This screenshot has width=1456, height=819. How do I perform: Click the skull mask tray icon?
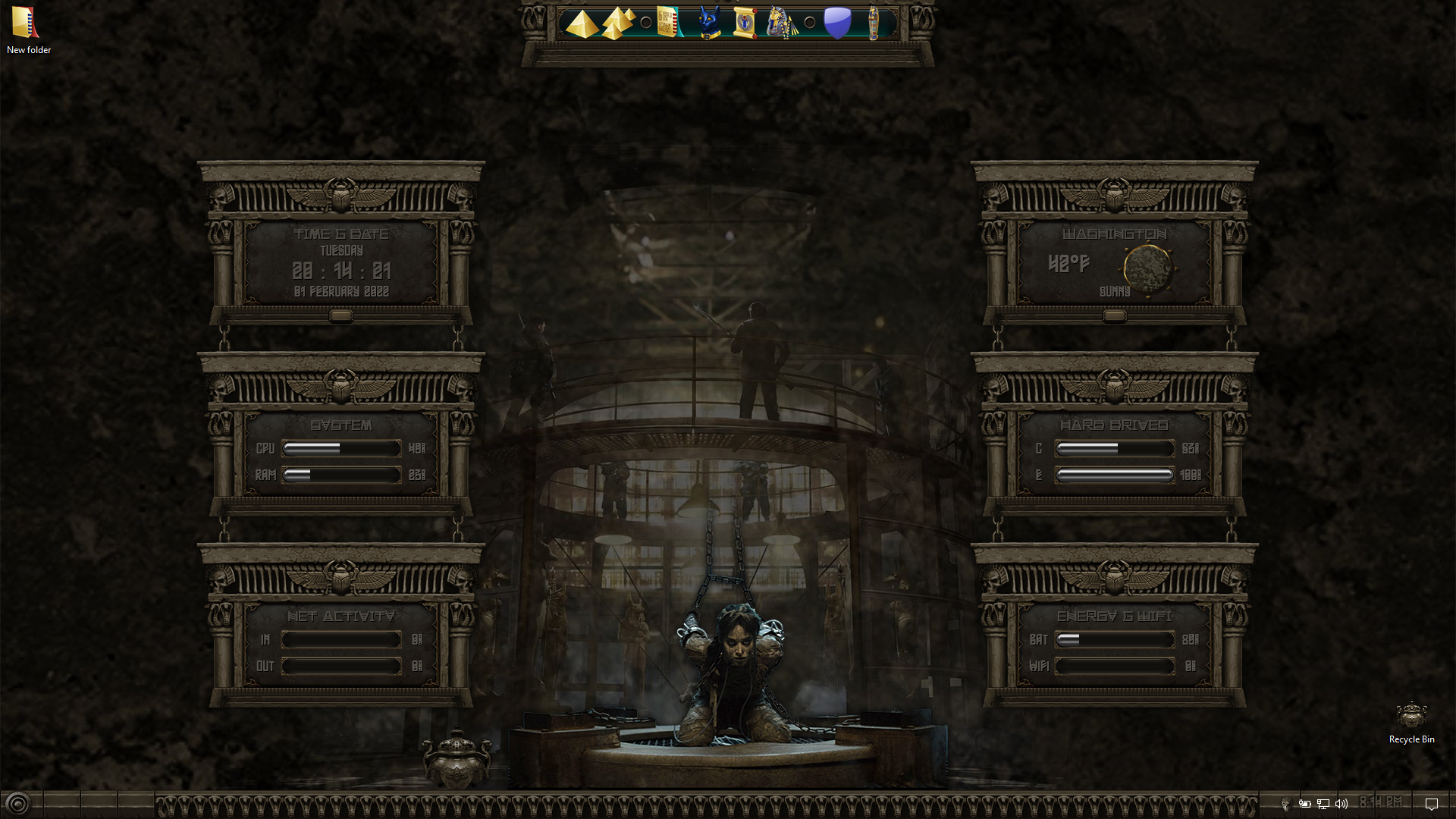(1285, 804)
